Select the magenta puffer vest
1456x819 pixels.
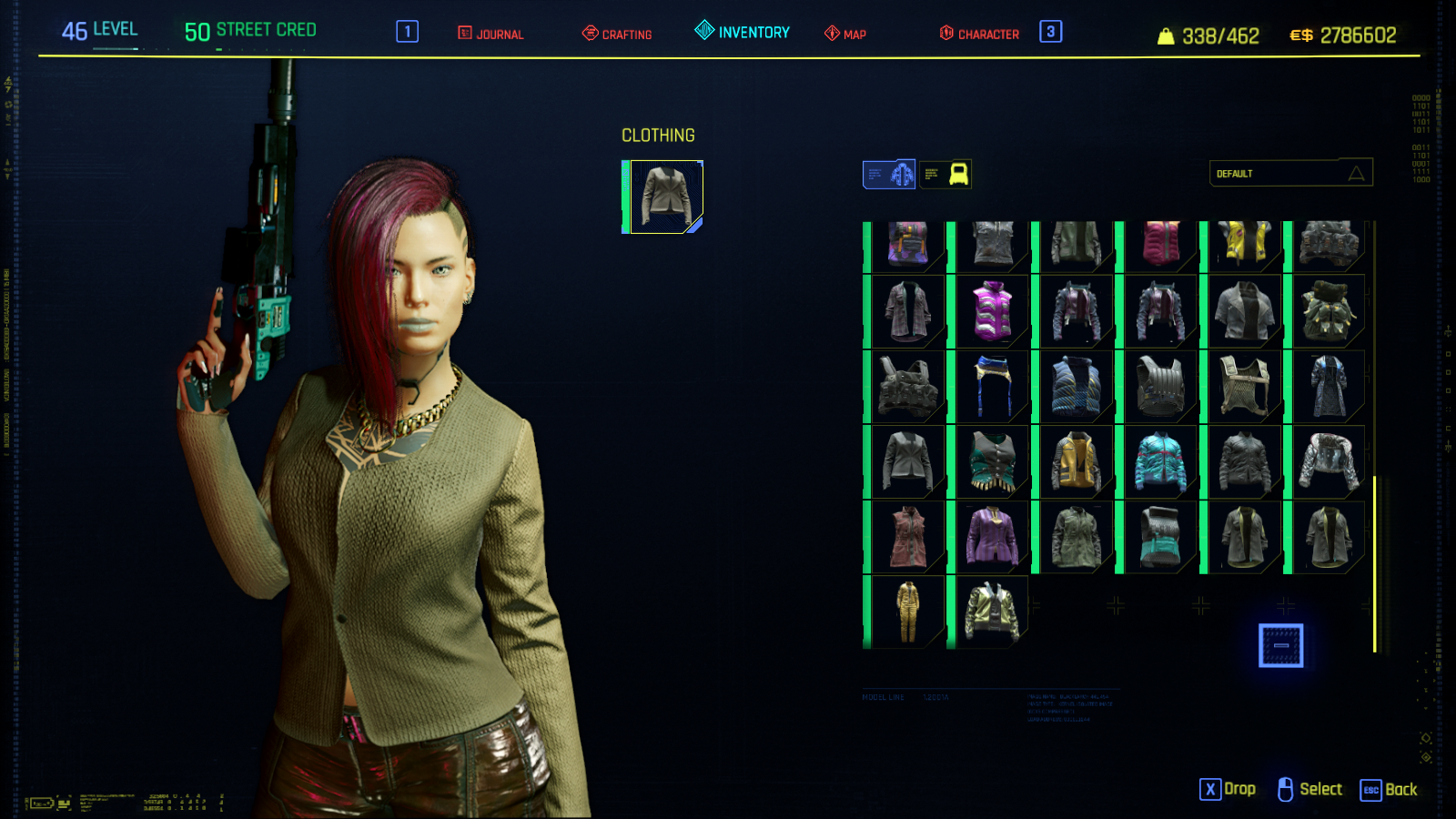coord(993,311)
